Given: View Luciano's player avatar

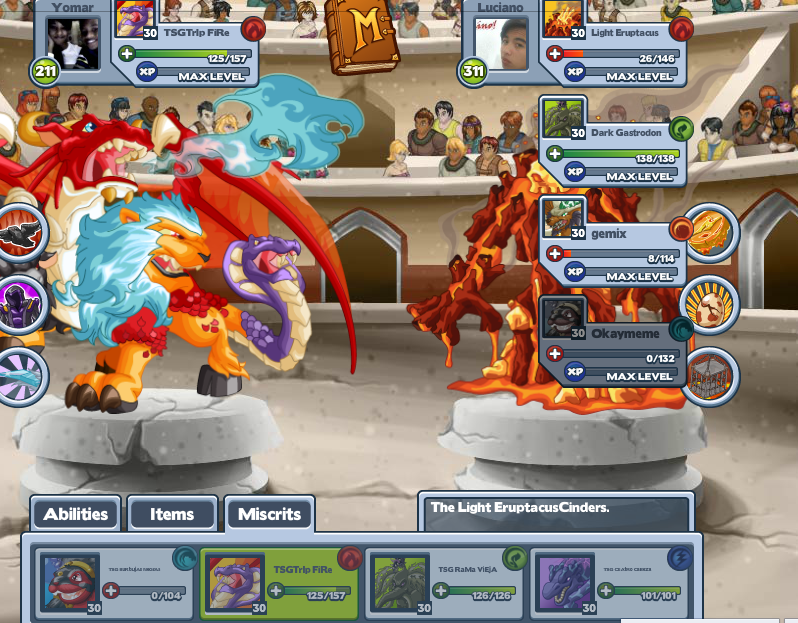Looking at the screenshot, I should [x=501, y=43].
